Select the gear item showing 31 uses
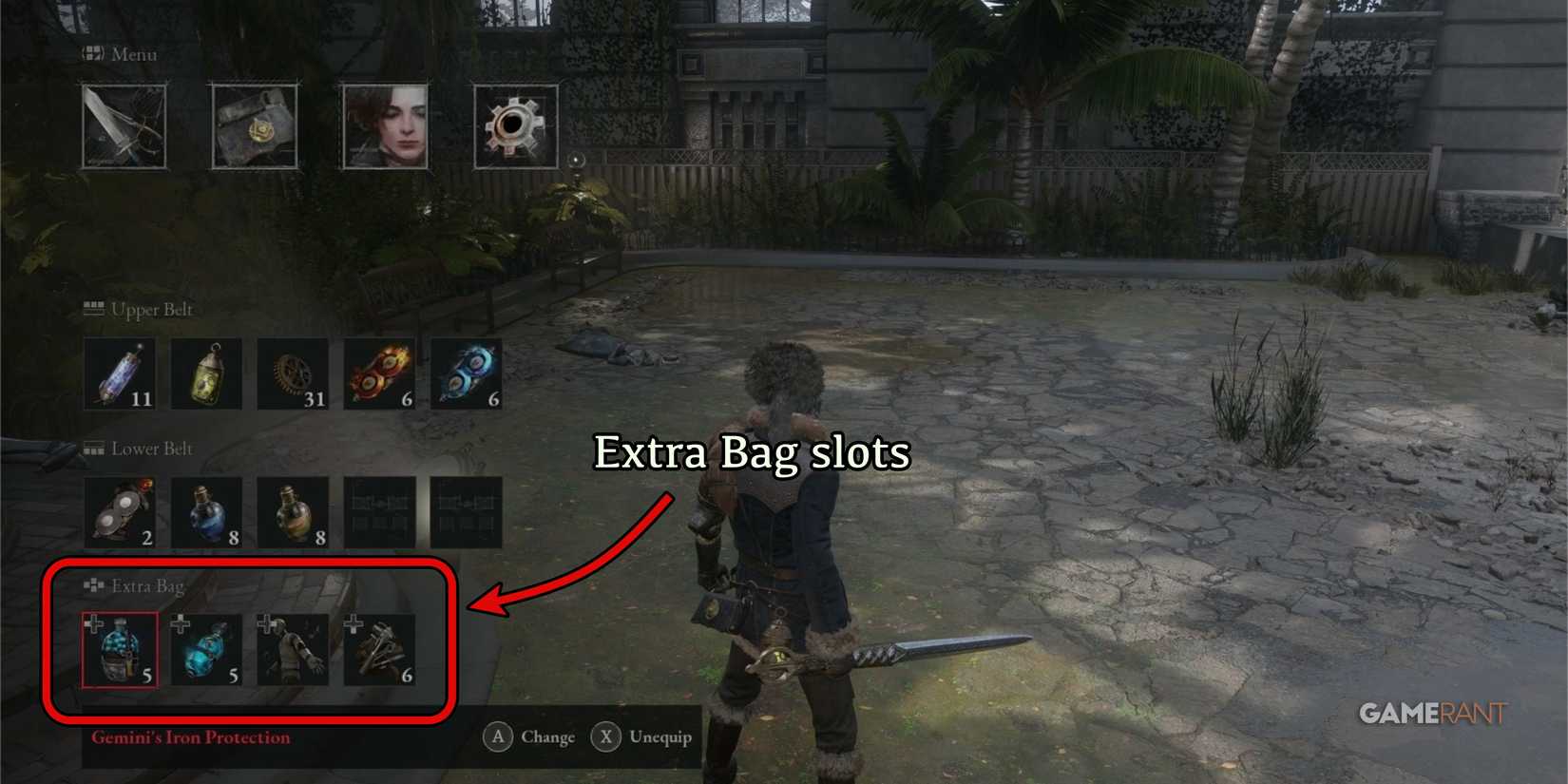This screenshot has height=784, width=1568. pos(294,373)
